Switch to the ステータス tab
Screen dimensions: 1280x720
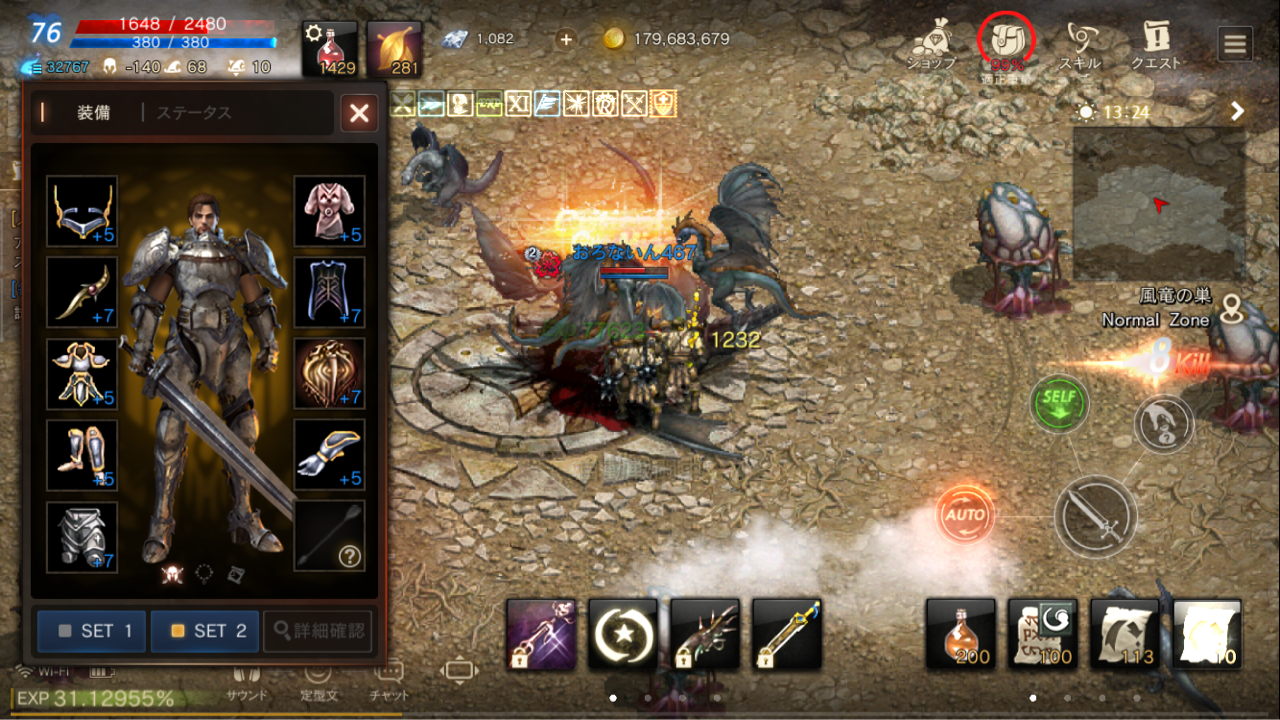tap(194, 113)
